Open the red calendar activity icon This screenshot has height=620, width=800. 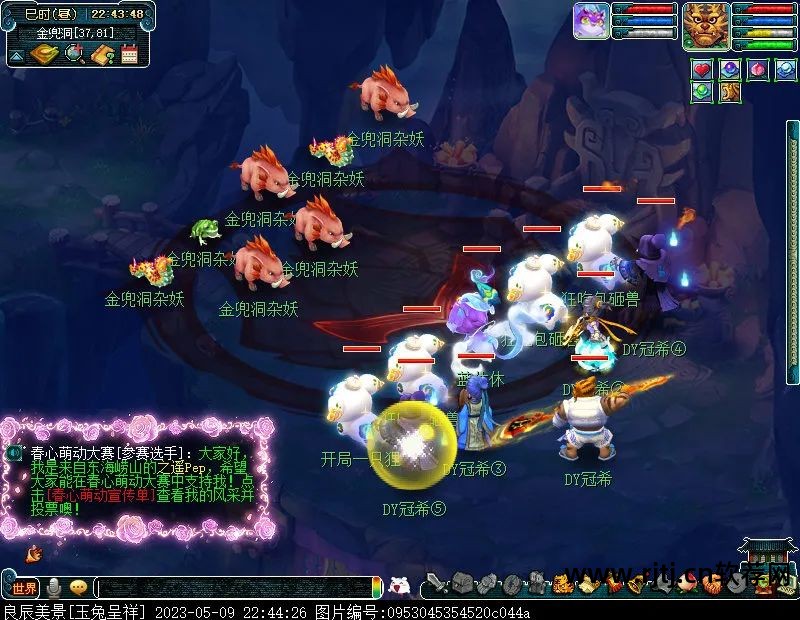tap(129, 54)
